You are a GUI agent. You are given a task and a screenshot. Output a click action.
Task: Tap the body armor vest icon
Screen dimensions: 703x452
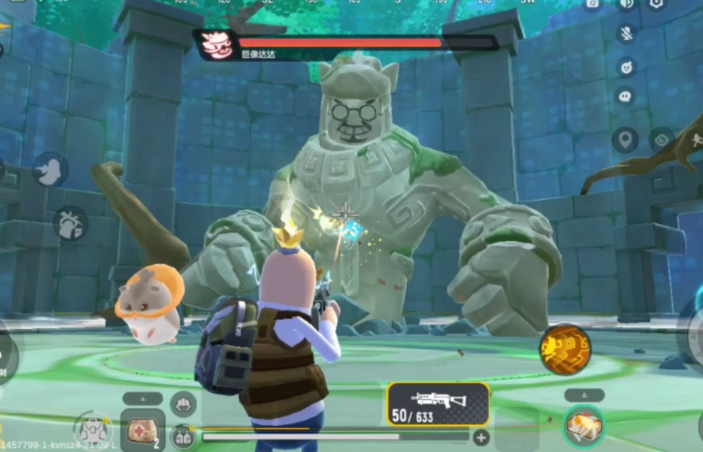[x=183, y=436]
